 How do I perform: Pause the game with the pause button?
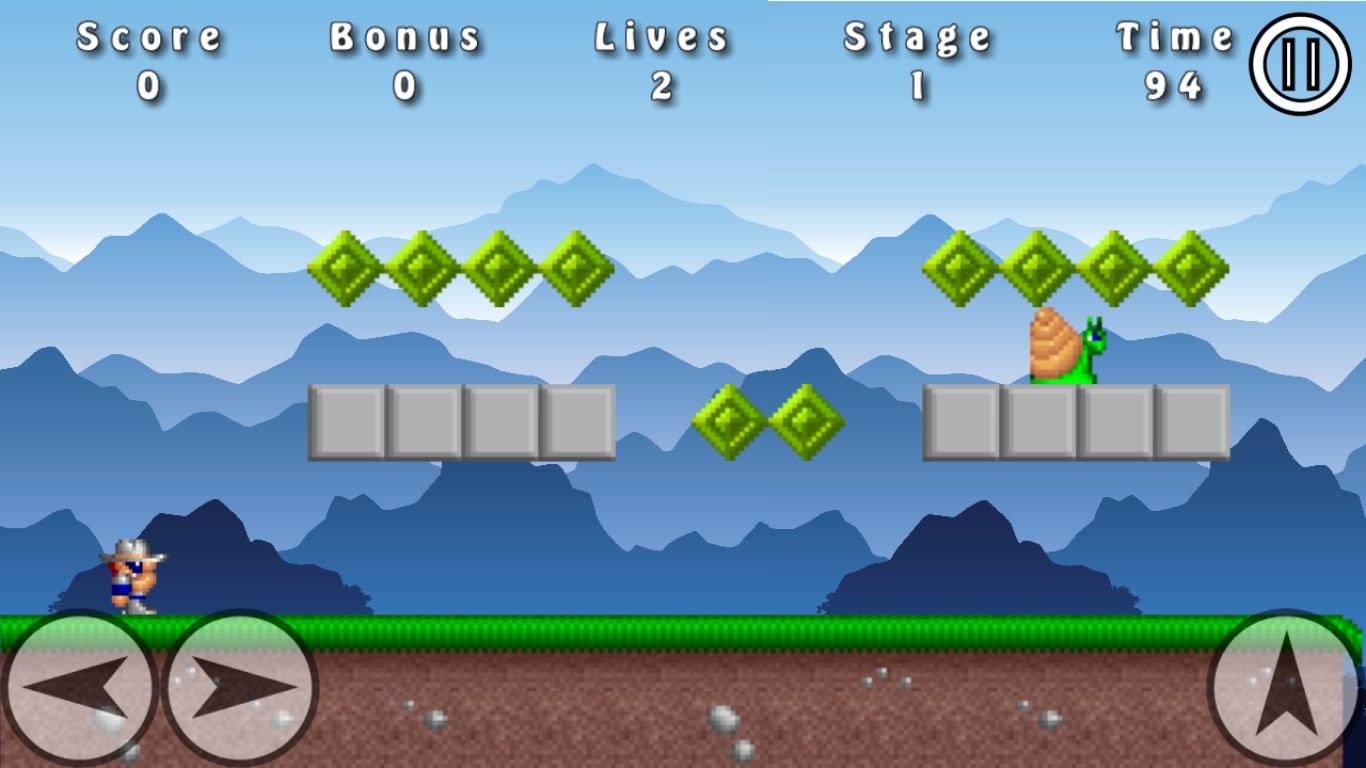(x=1300, y=64)
